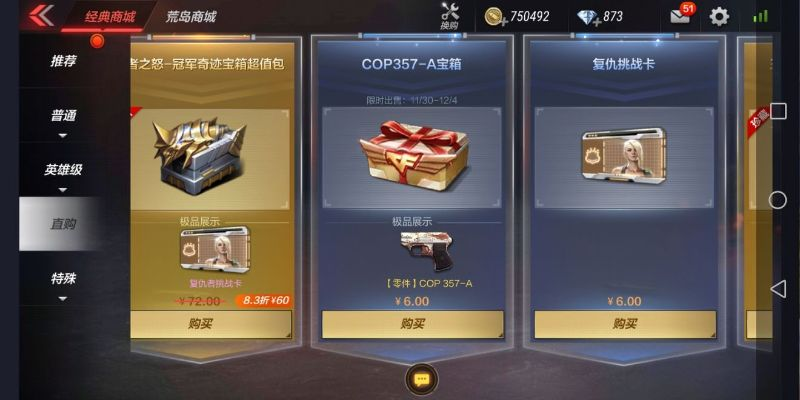
Task: Go back using the double-arrow button
Action: (x=41, y=16)
